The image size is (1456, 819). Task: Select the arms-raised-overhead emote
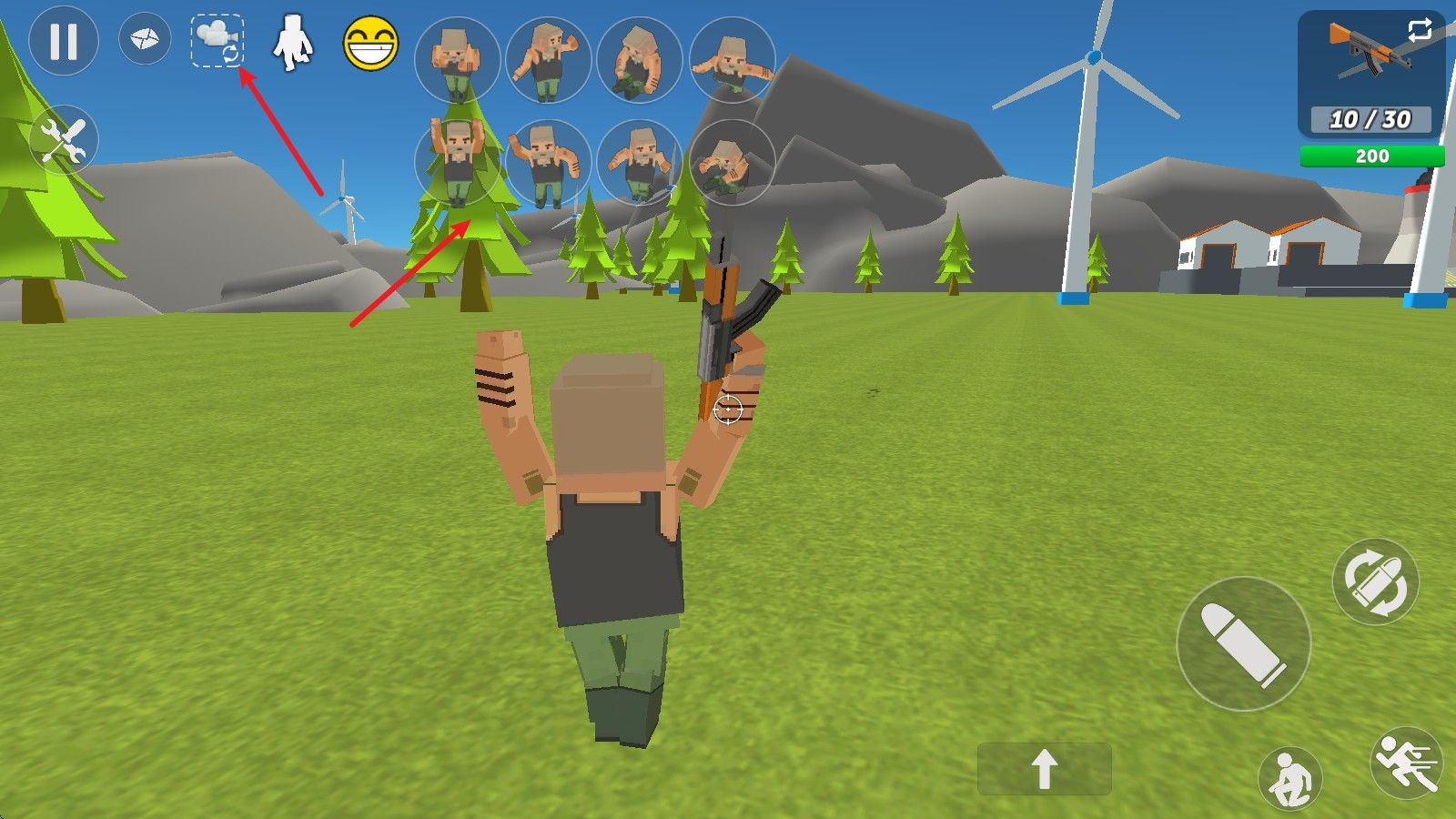tap(457, 162)
